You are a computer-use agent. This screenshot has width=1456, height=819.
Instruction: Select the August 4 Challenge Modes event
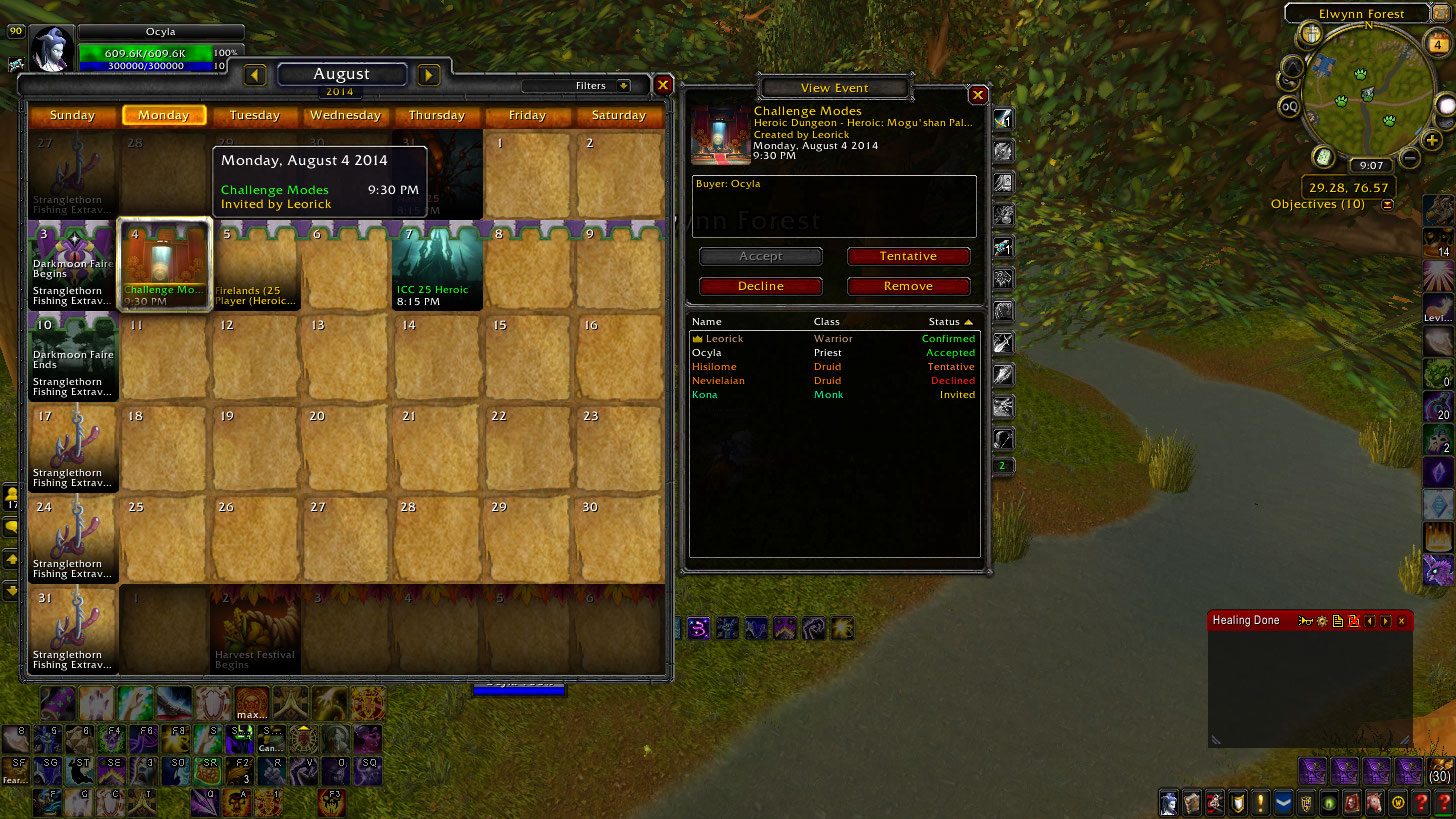click(164, 265)
